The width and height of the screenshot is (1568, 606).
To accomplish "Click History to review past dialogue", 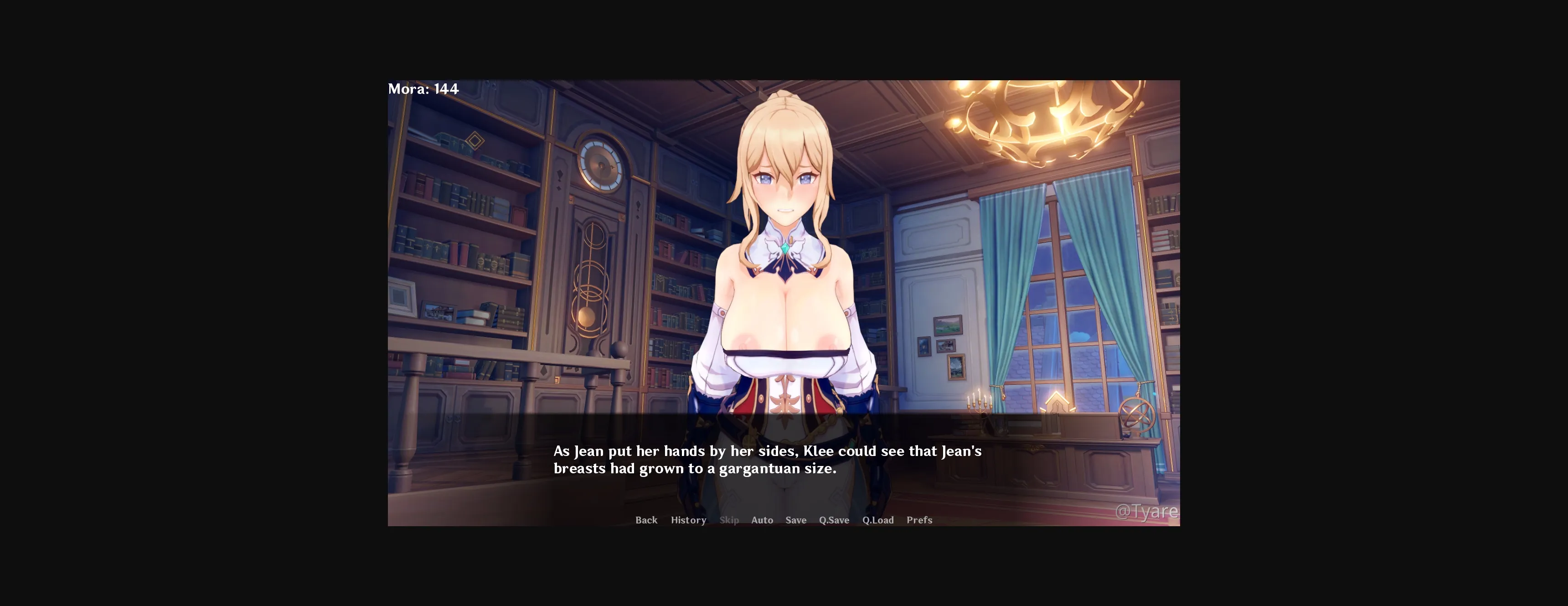I will 688,520.
